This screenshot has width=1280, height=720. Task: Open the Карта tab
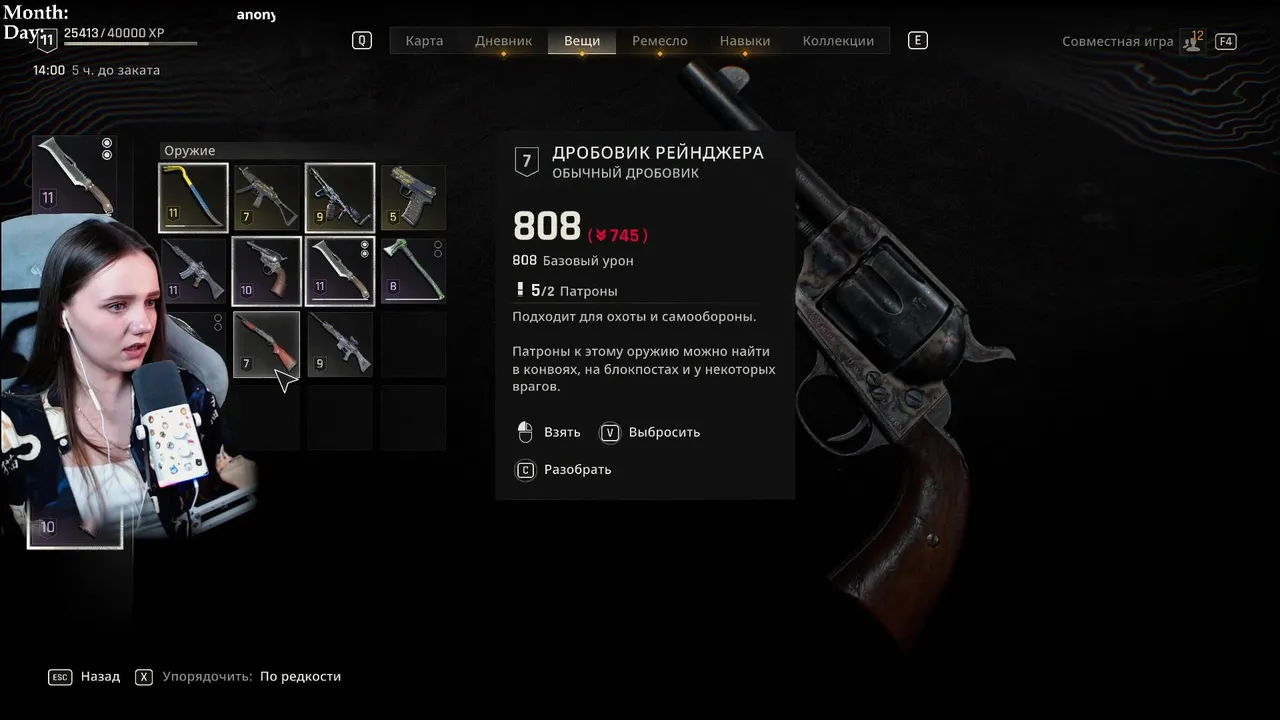(424, 41)
